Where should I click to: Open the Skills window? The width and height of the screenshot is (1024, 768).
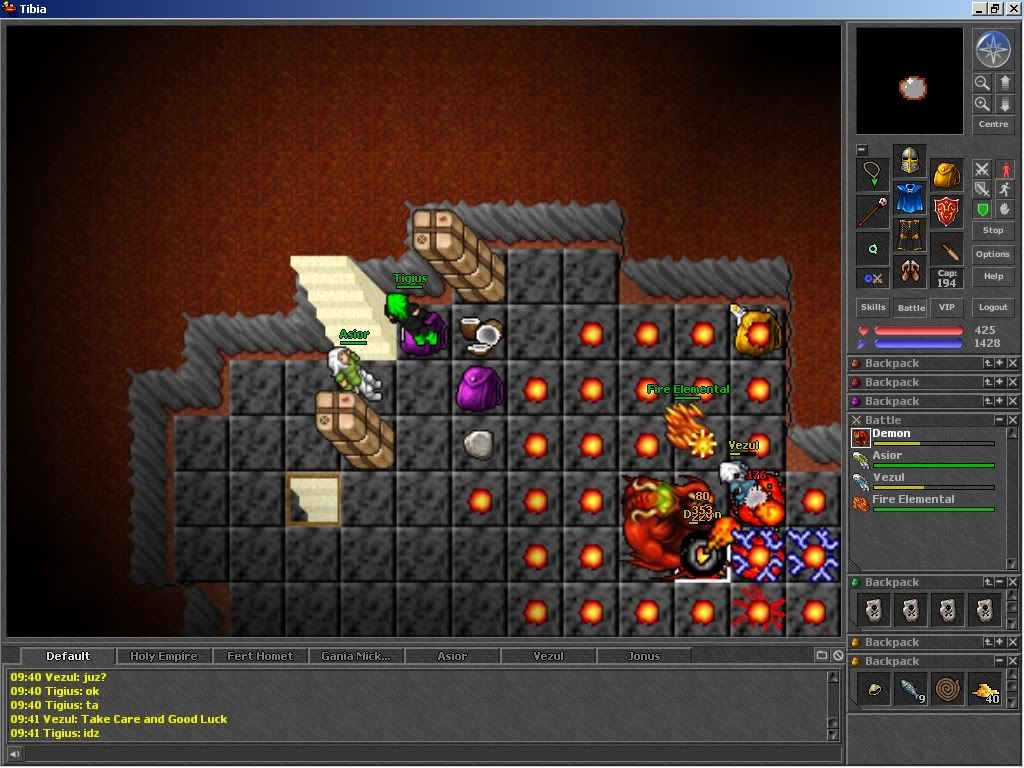[x=873, y=307]
